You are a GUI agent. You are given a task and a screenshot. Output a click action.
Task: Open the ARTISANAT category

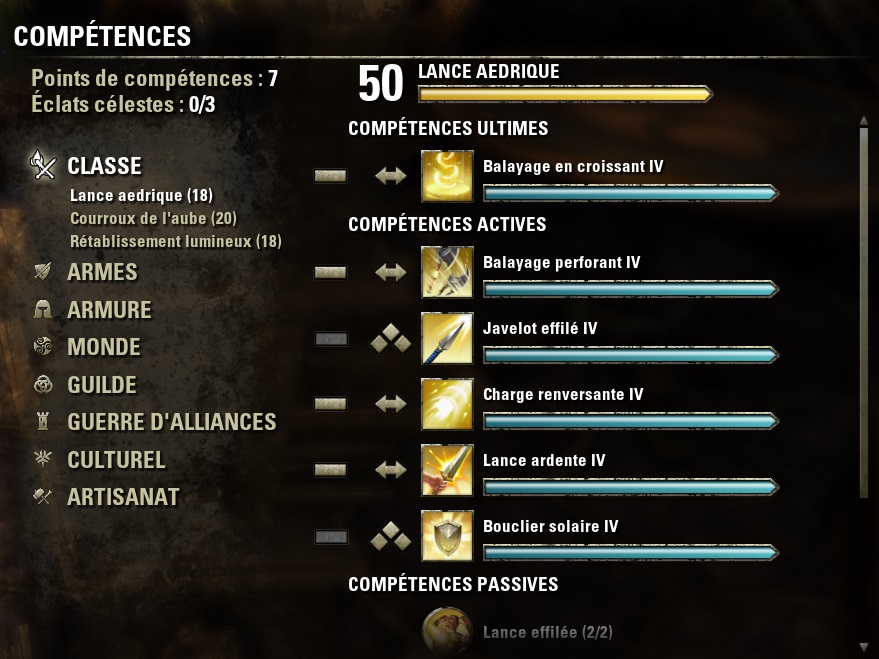(x=123, y=497)
